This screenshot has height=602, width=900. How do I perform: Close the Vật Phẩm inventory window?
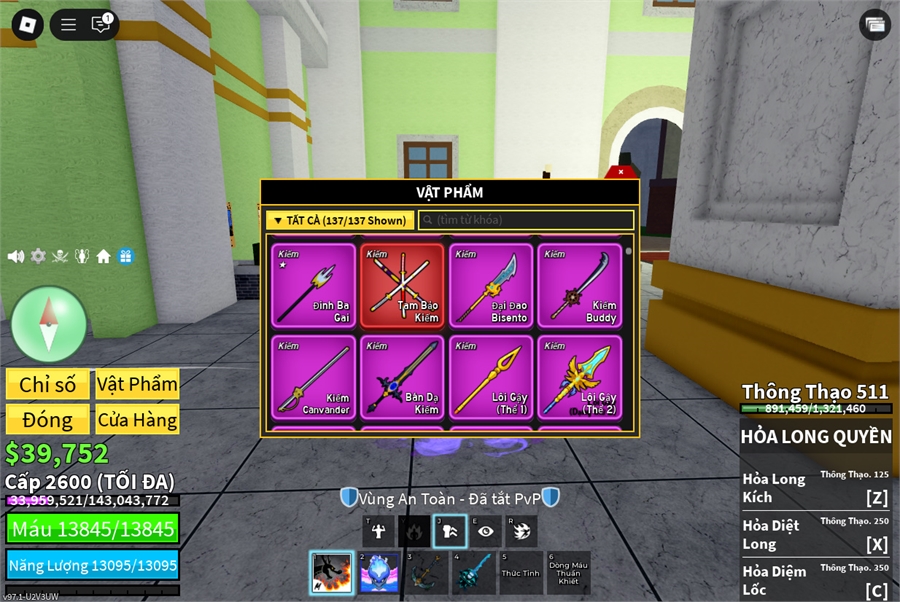pos(621,172)
